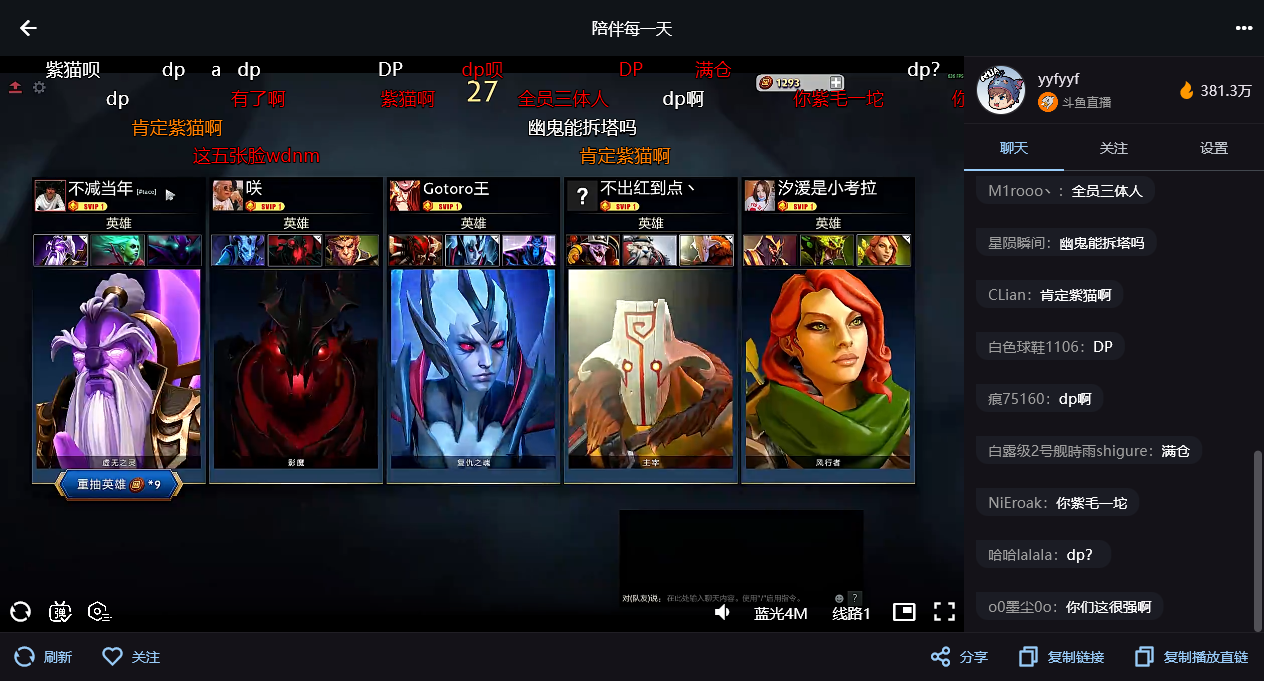Viewport: 1264px width, 681px height.
Task: Click the 重抽英雄 reroll hero button
Action: pyautogui.click(x=119, y=484)
